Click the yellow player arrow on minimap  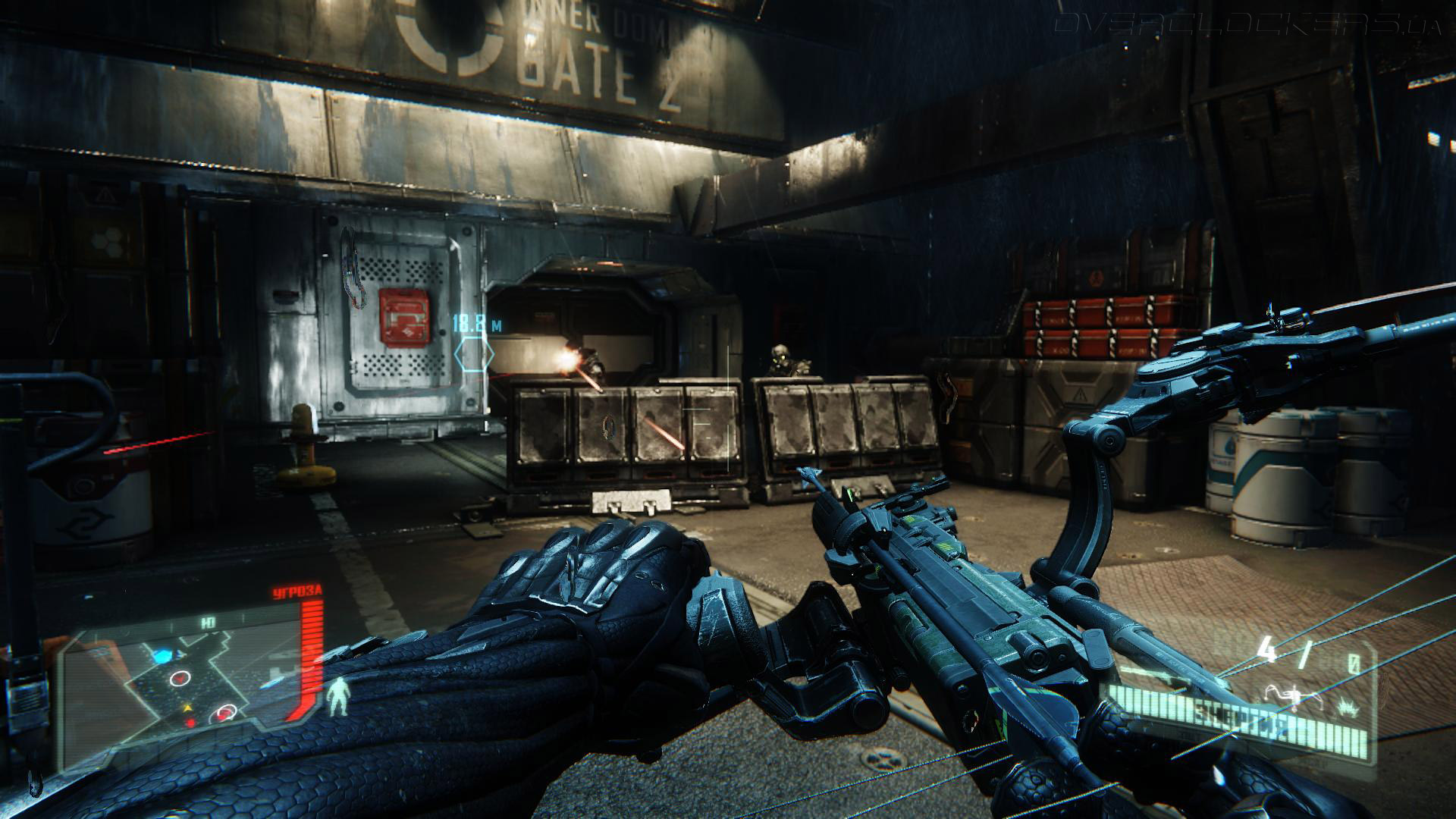point(187,708)
